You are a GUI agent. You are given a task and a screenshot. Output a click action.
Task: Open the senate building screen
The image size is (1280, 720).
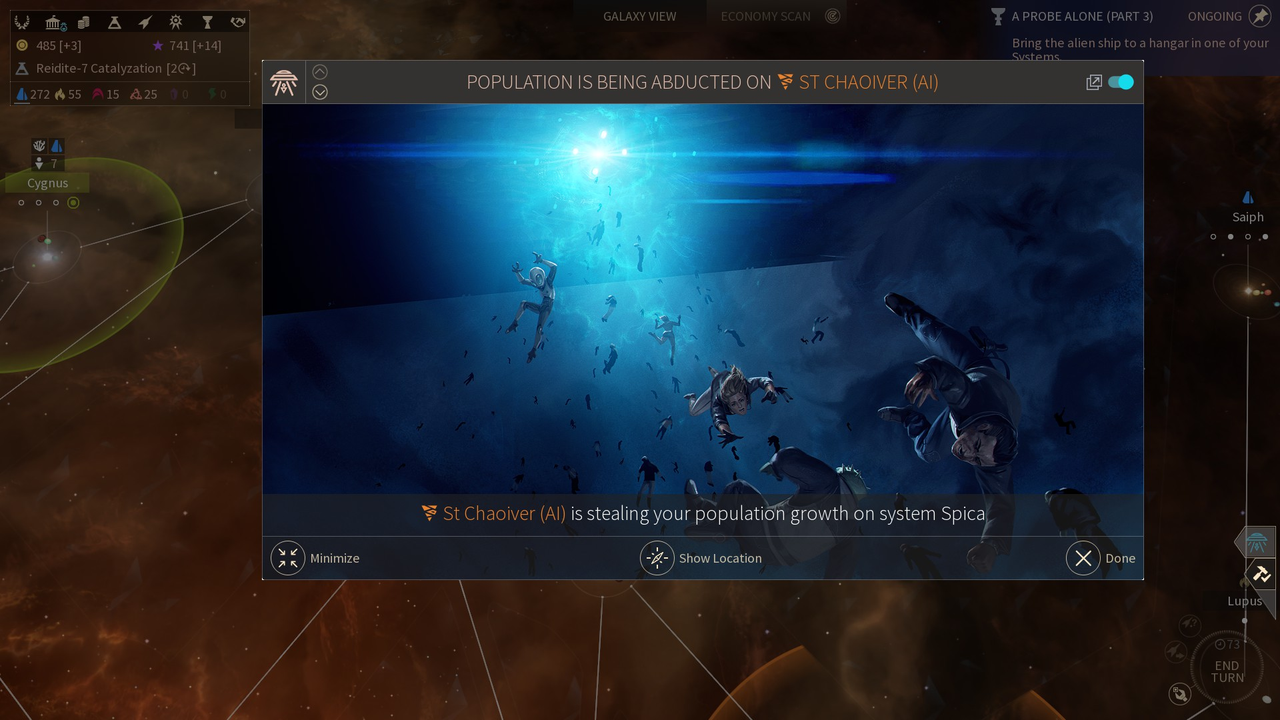point(55,22)
